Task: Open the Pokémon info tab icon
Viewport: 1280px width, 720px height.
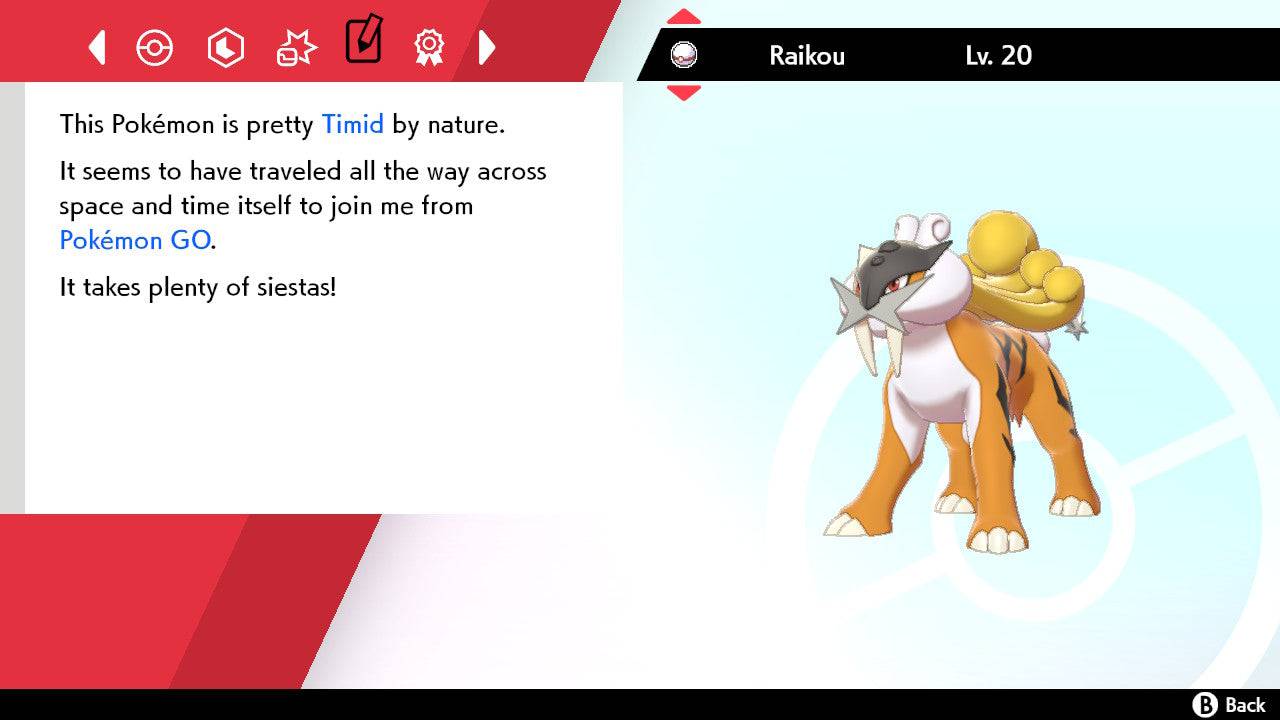Action: pyautogui.click(x=155, y=46)
